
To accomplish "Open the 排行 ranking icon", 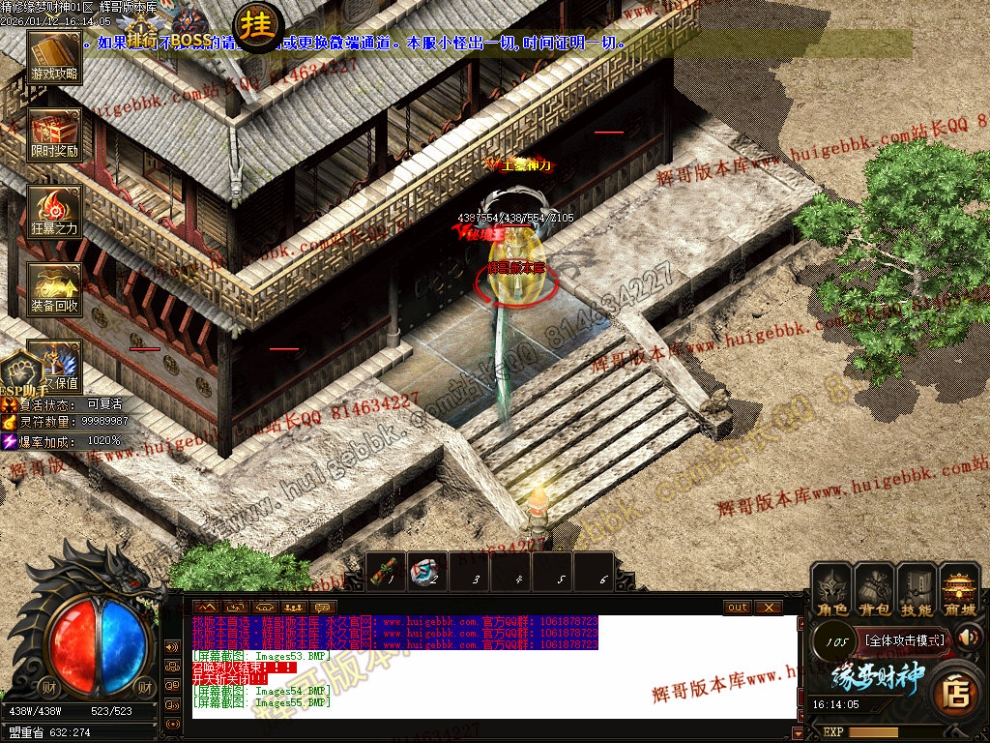I will click(x=143, y=30).
